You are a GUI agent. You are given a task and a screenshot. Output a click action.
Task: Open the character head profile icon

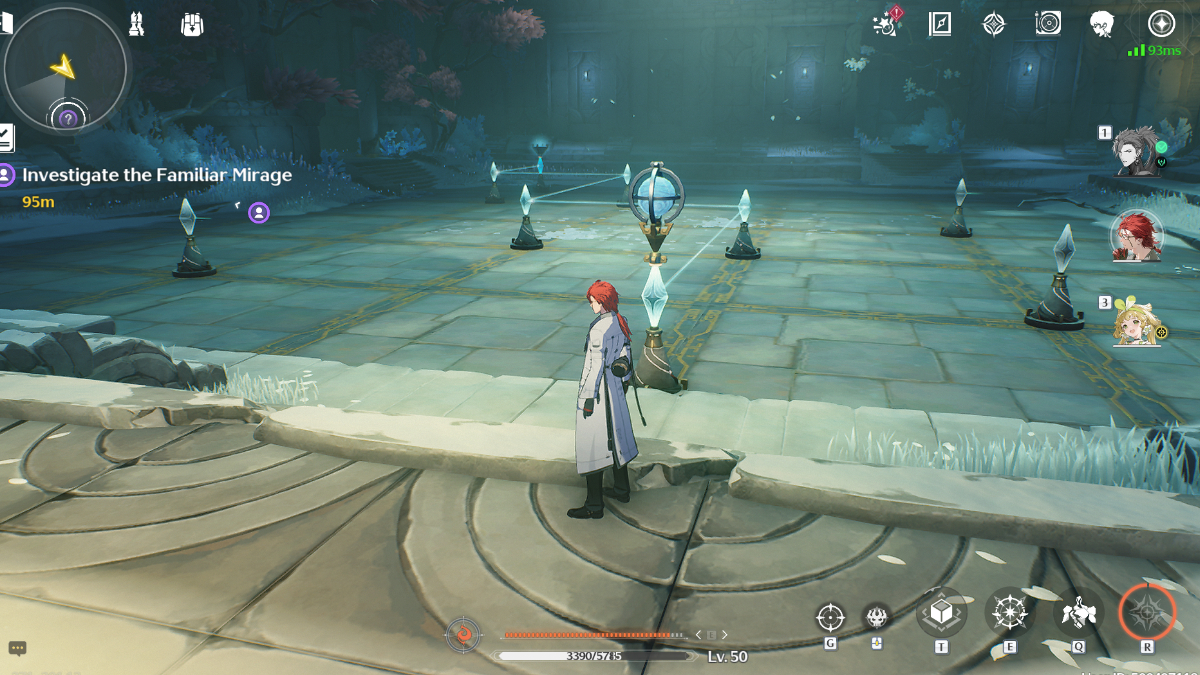point(1102,24)
